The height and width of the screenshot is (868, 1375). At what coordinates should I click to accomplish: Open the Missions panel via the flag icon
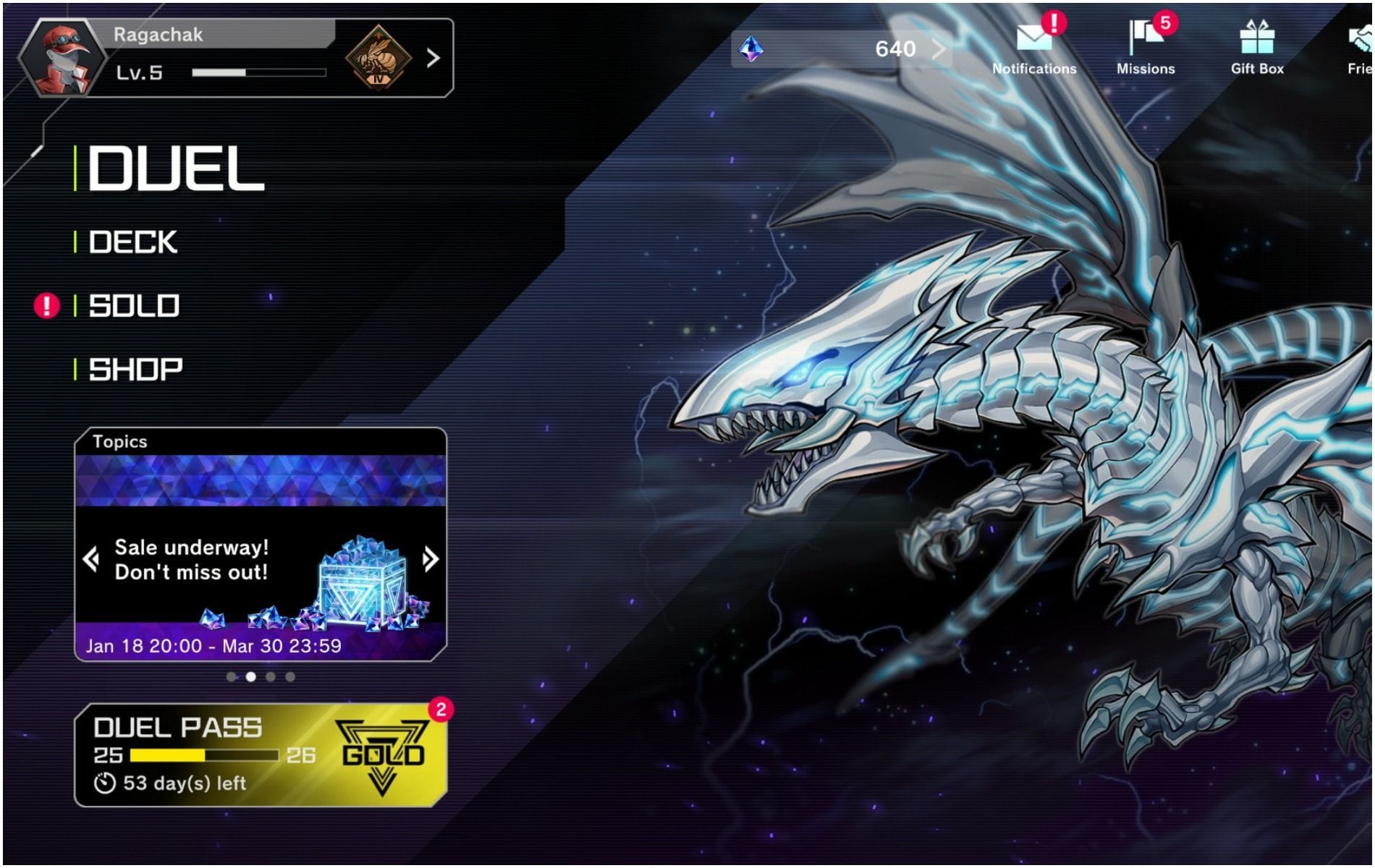[1144, 38]
